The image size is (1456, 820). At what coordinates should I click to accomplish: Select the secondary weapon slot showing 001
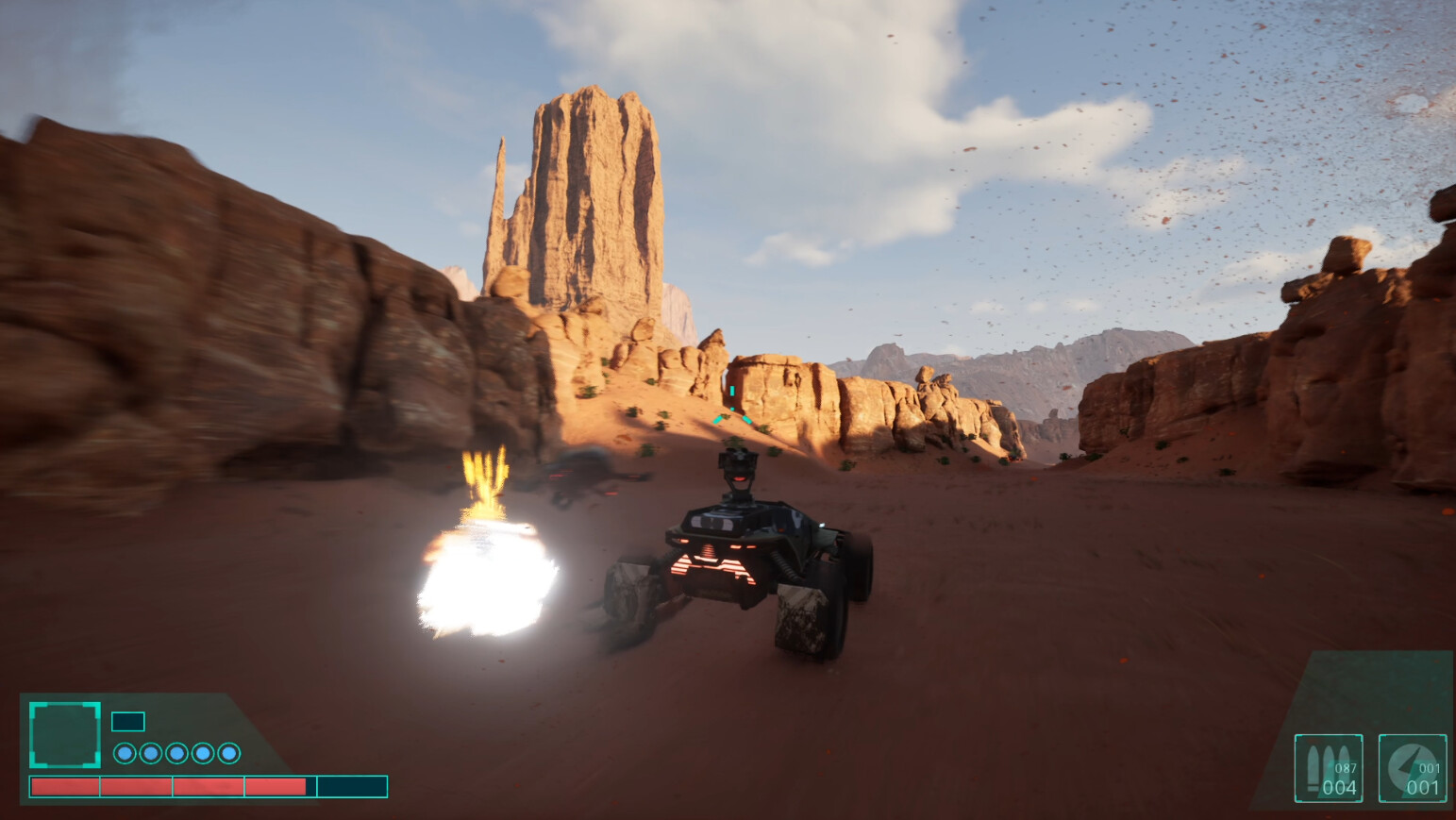[1415, 769]
